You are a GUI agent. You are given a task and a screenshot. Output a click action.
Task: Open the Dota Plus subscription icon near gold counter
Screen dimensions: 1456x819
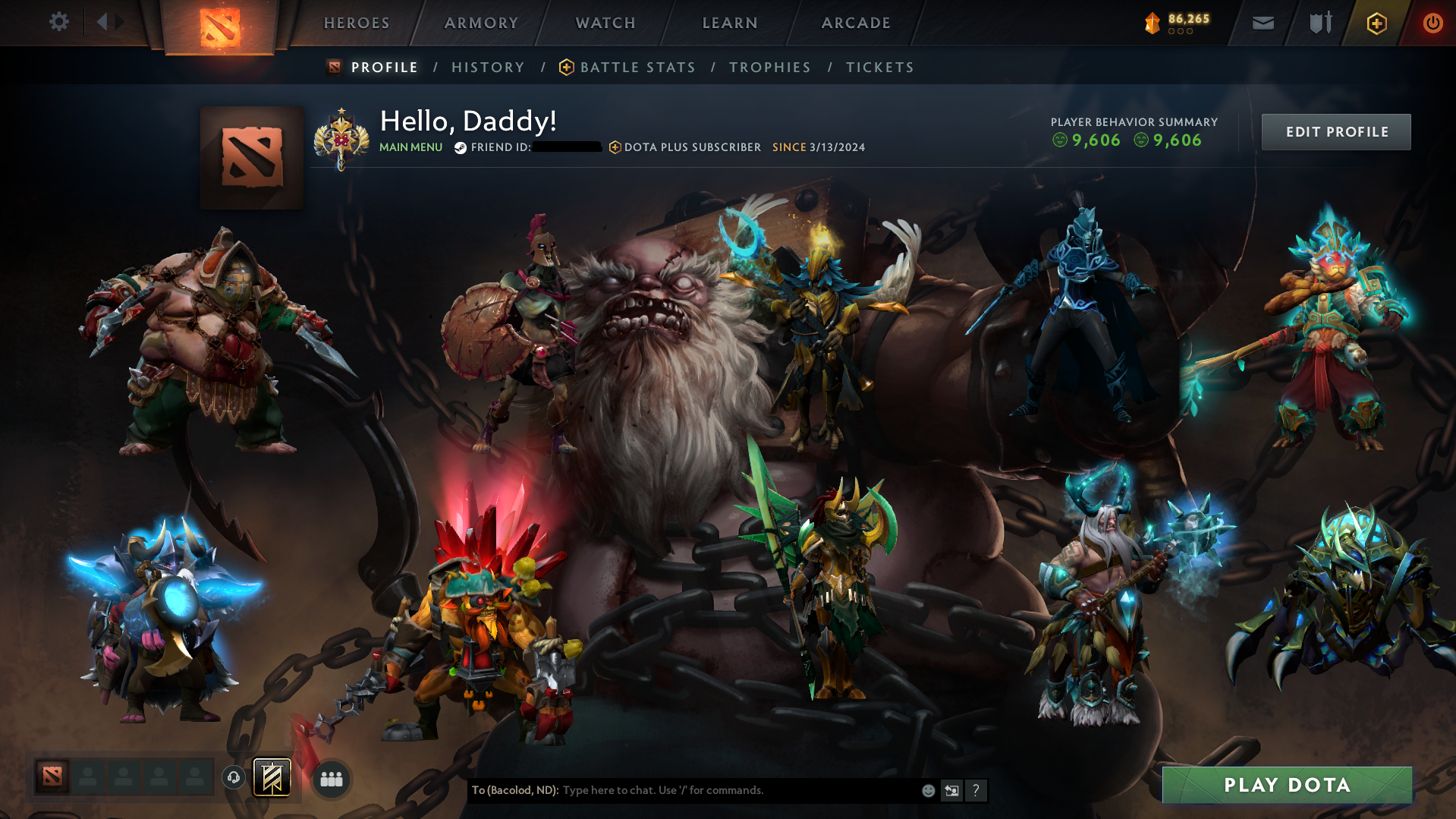[x=1376, y=23]
